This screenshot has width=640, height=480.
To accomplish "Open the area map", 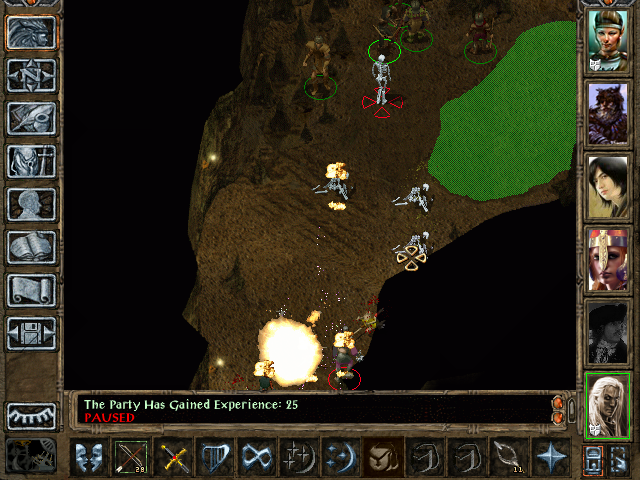I will point(31,75).
